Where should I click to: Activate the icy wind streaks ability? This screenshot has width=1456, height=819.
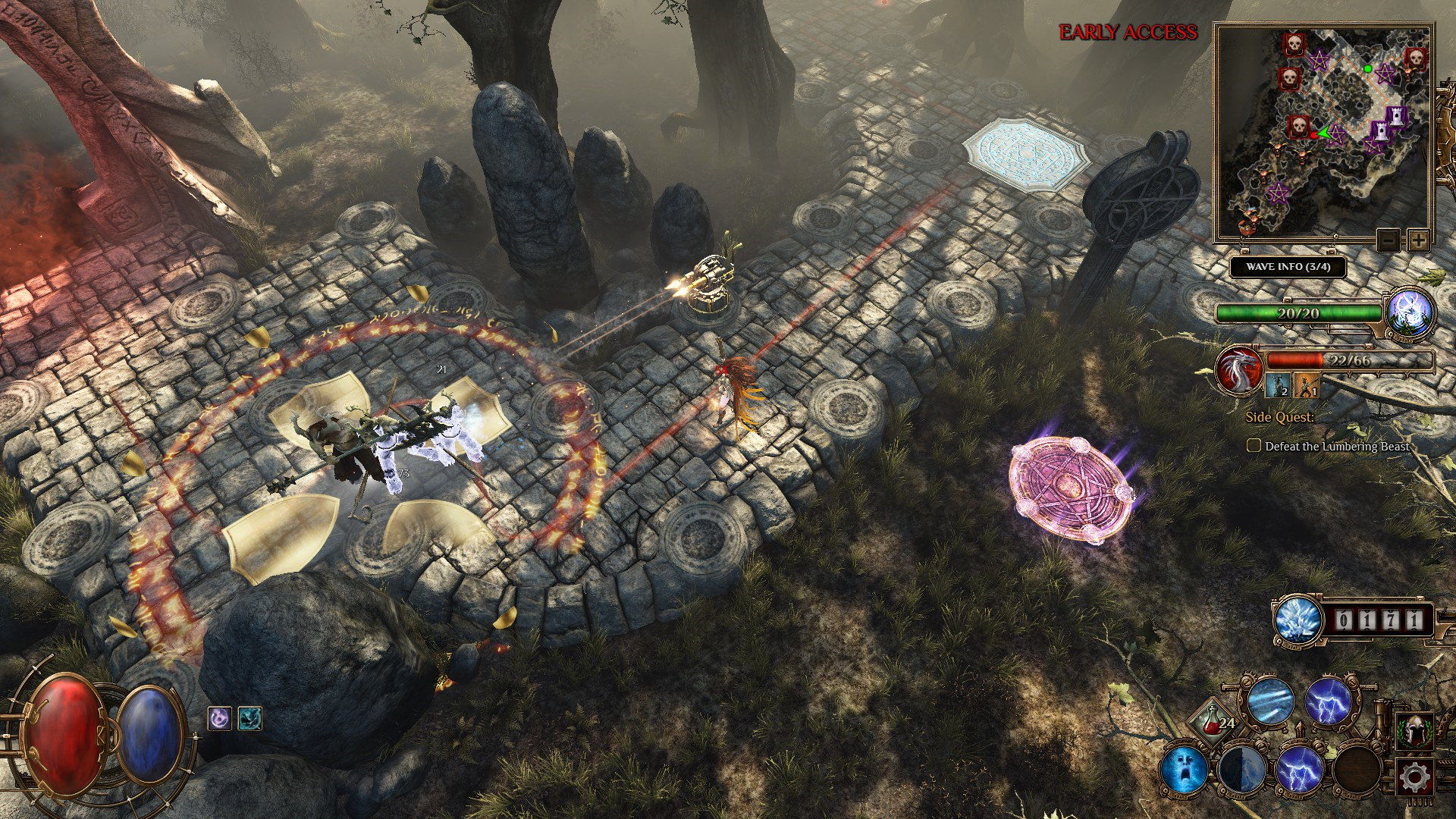[x=1271, y=701]
